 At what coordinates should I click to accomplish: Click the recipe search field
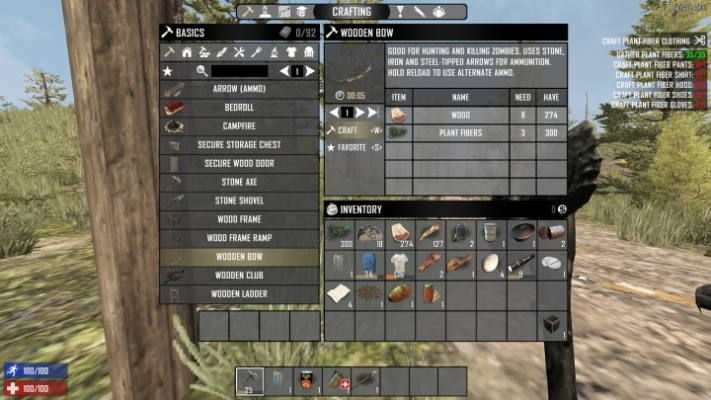pyautogui.click(x=239, y=71)
